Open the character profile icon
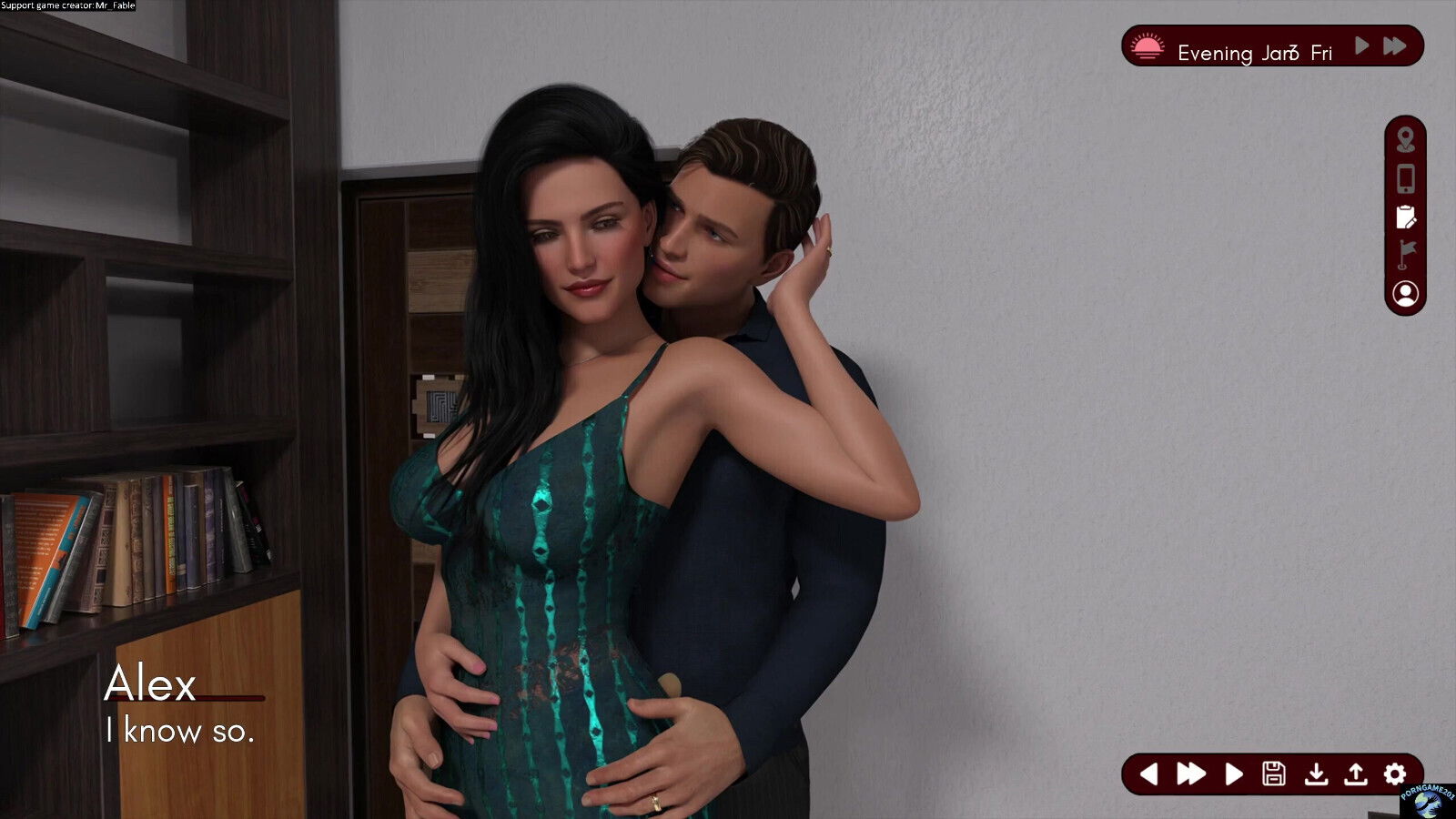 (x=1406, y=293)
